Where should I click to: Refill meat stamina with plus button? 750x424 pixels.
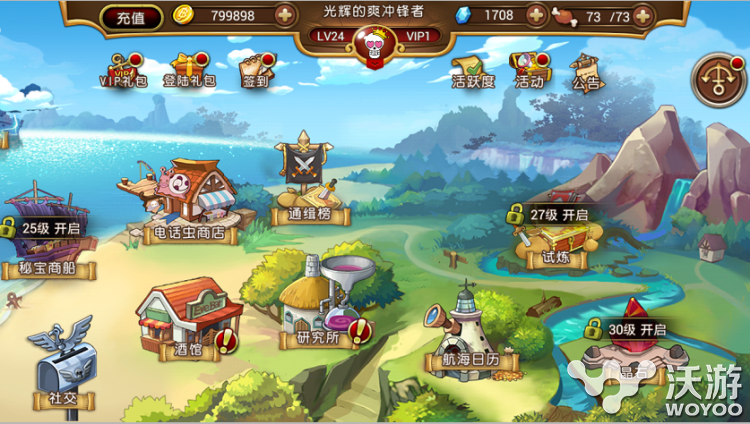[642, 15]
